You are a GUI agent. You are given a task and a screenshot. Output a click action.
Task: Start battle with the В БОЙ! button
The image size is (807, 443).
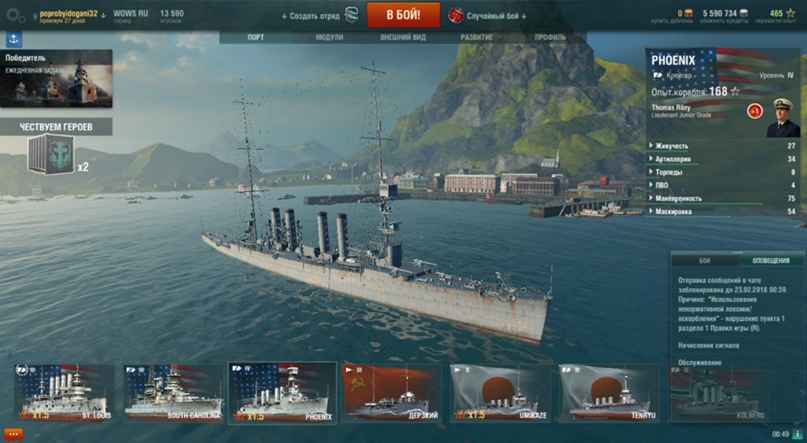coord(403,15)
